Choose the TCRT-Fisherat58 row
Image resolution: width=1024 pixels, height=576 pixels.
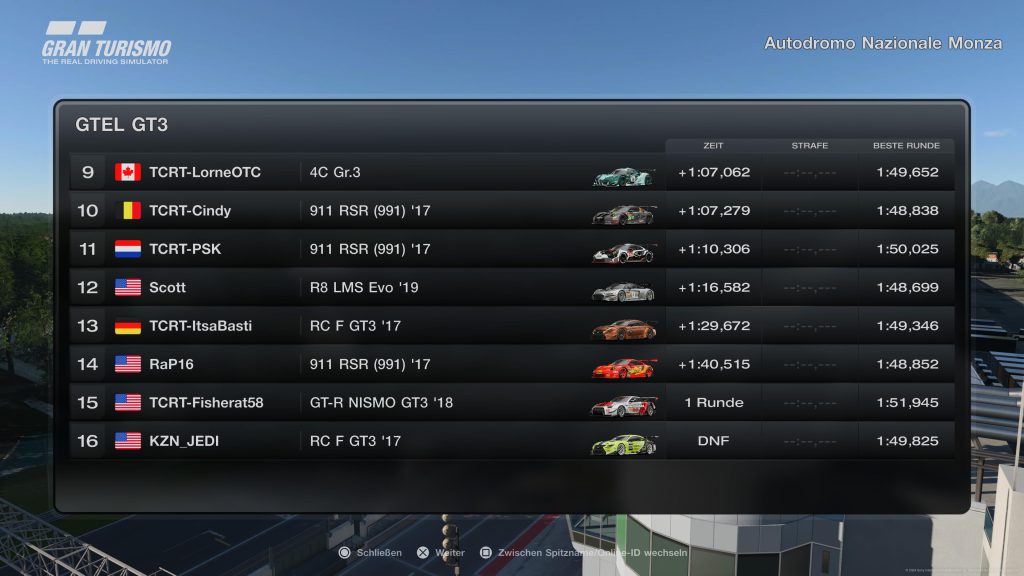pyautogui.click(x=510, y=403)
